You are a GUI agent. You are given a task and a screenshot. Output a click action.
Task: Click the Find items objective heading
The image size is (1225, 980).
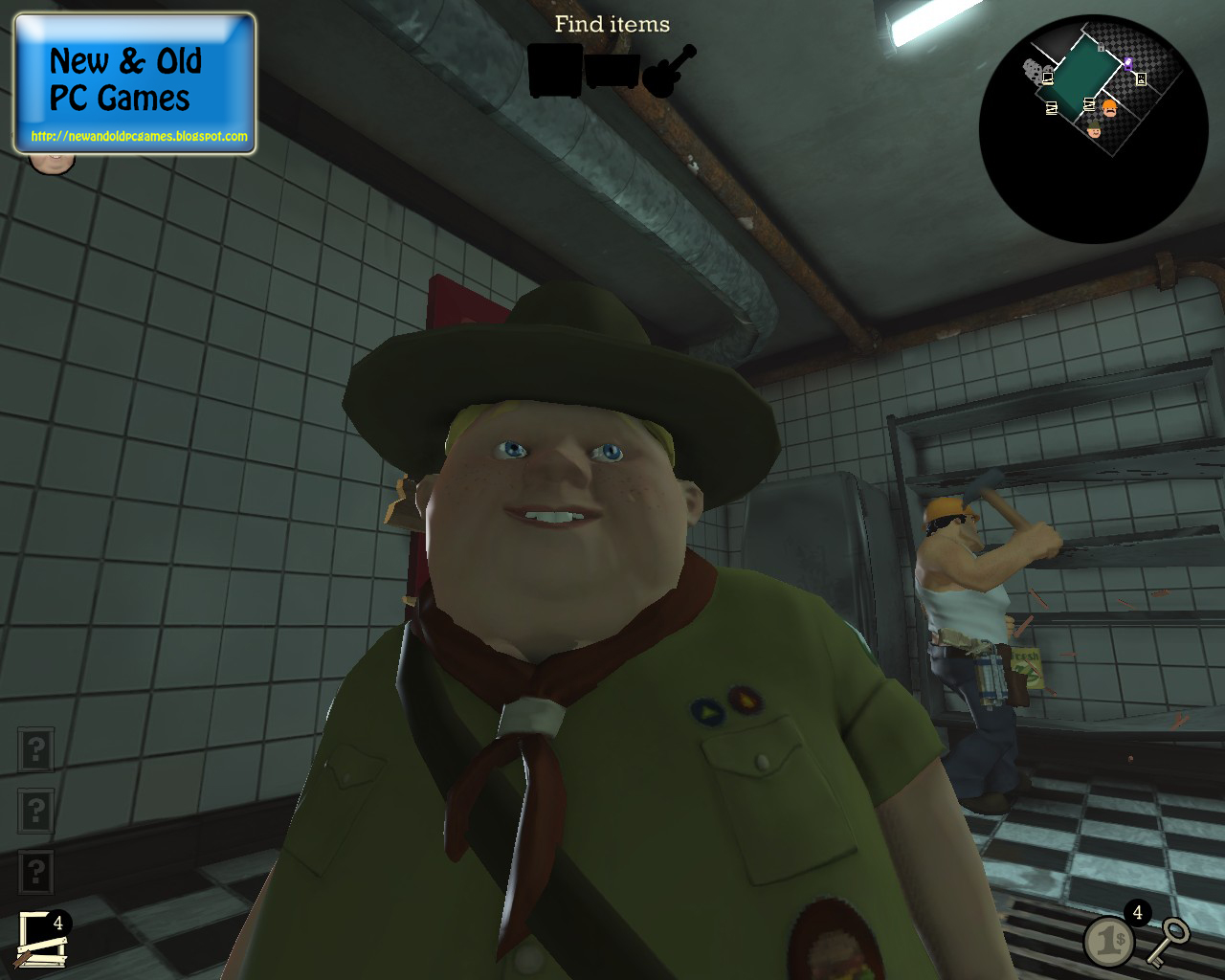click(x=612, y=24)
